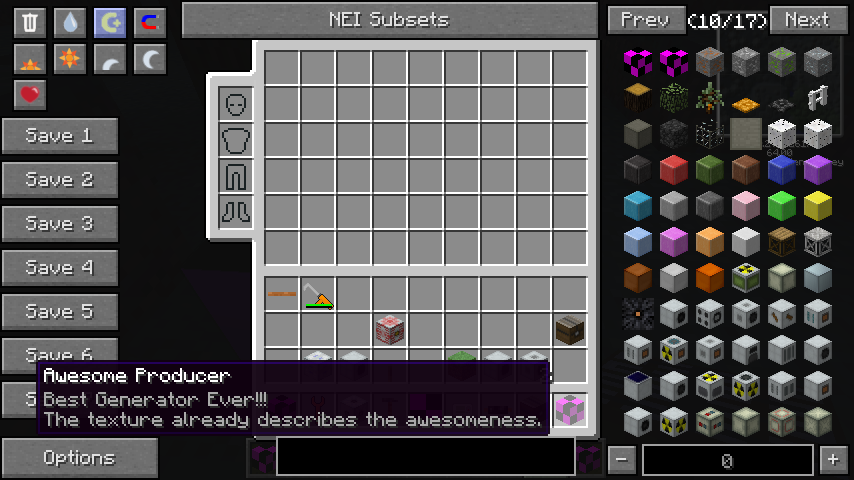Select the Save 5 button
The width and height of the screenshot is (854, 480).
(60, 312)
